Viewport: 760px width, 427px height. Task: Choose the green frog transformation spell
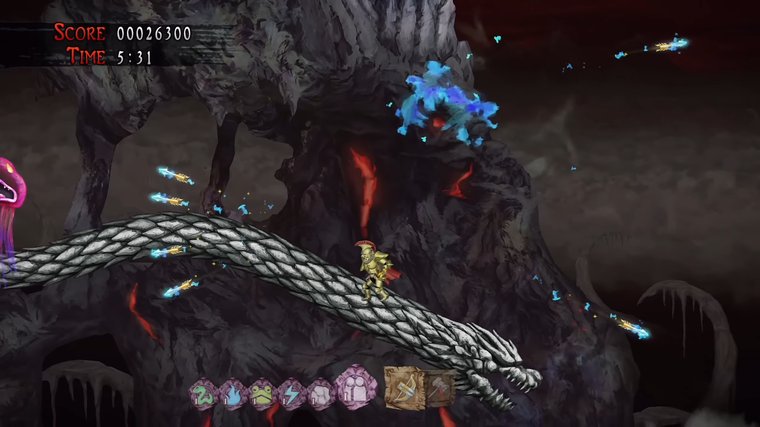262,392
